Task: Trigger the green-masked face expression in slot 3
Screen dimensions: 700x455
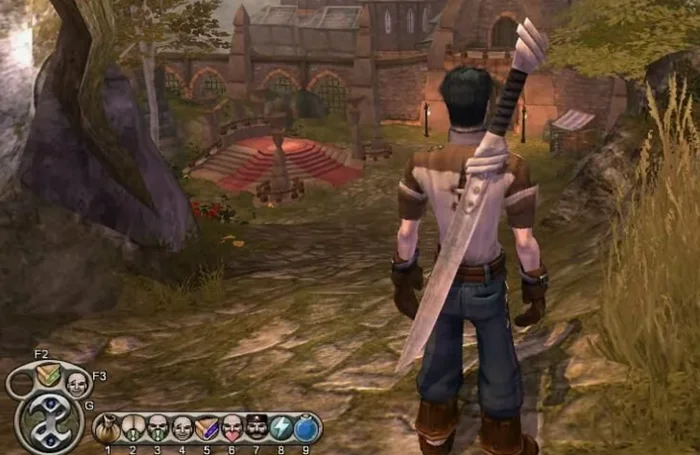Action: 157,428
